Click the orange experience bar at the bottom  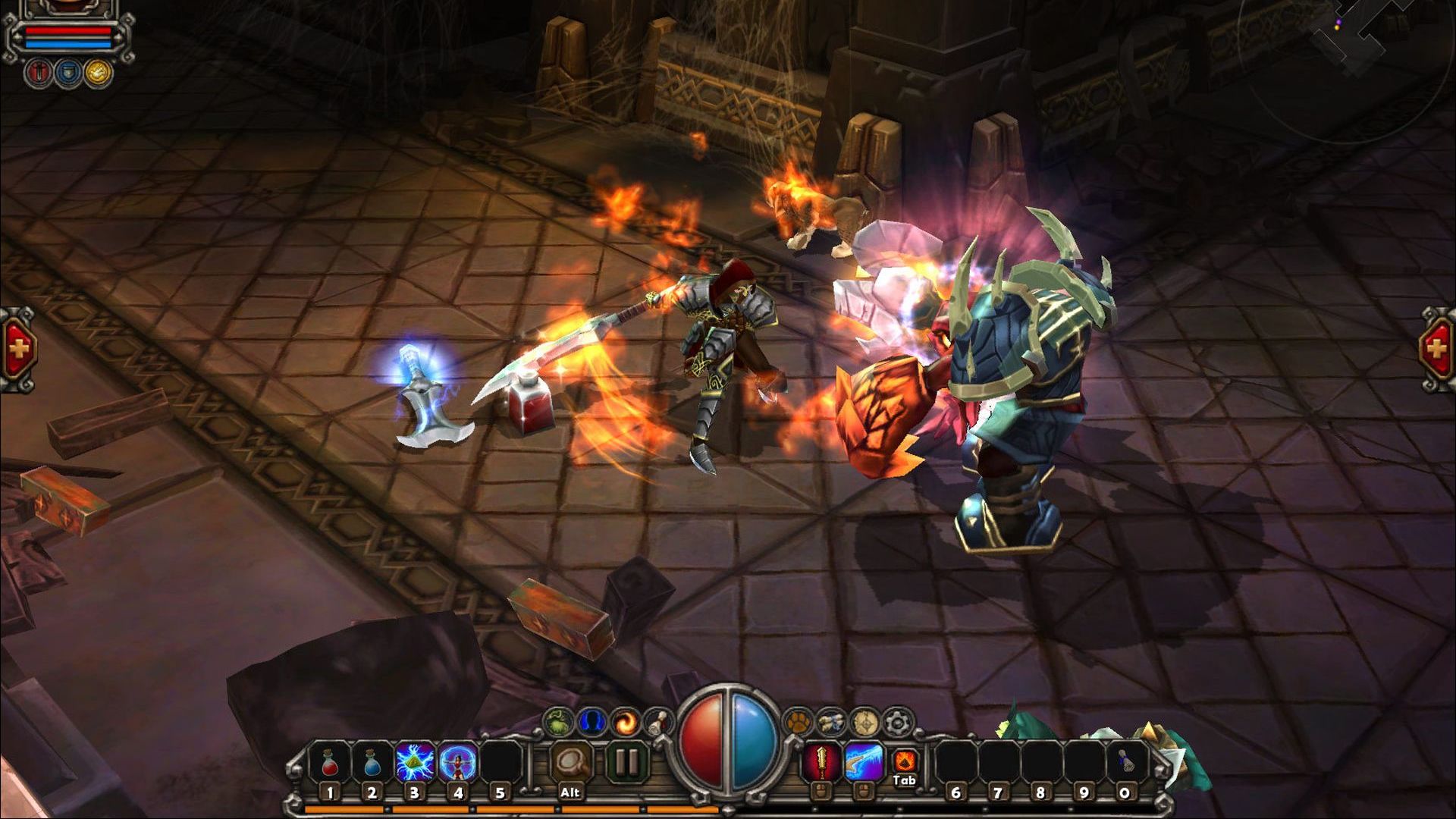coord(531,809)
